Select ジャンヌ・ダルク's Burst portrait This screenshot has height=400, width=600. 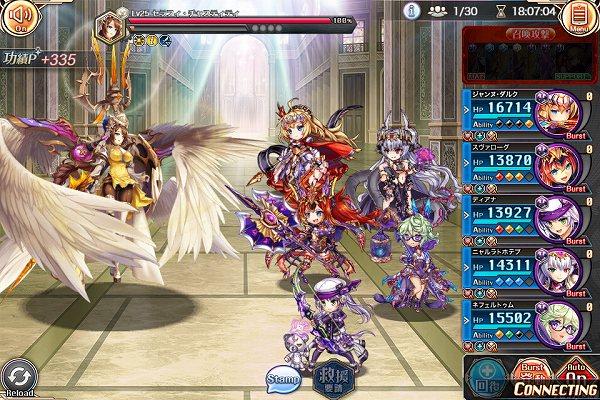pyautogui.click(x=561, y=114)
